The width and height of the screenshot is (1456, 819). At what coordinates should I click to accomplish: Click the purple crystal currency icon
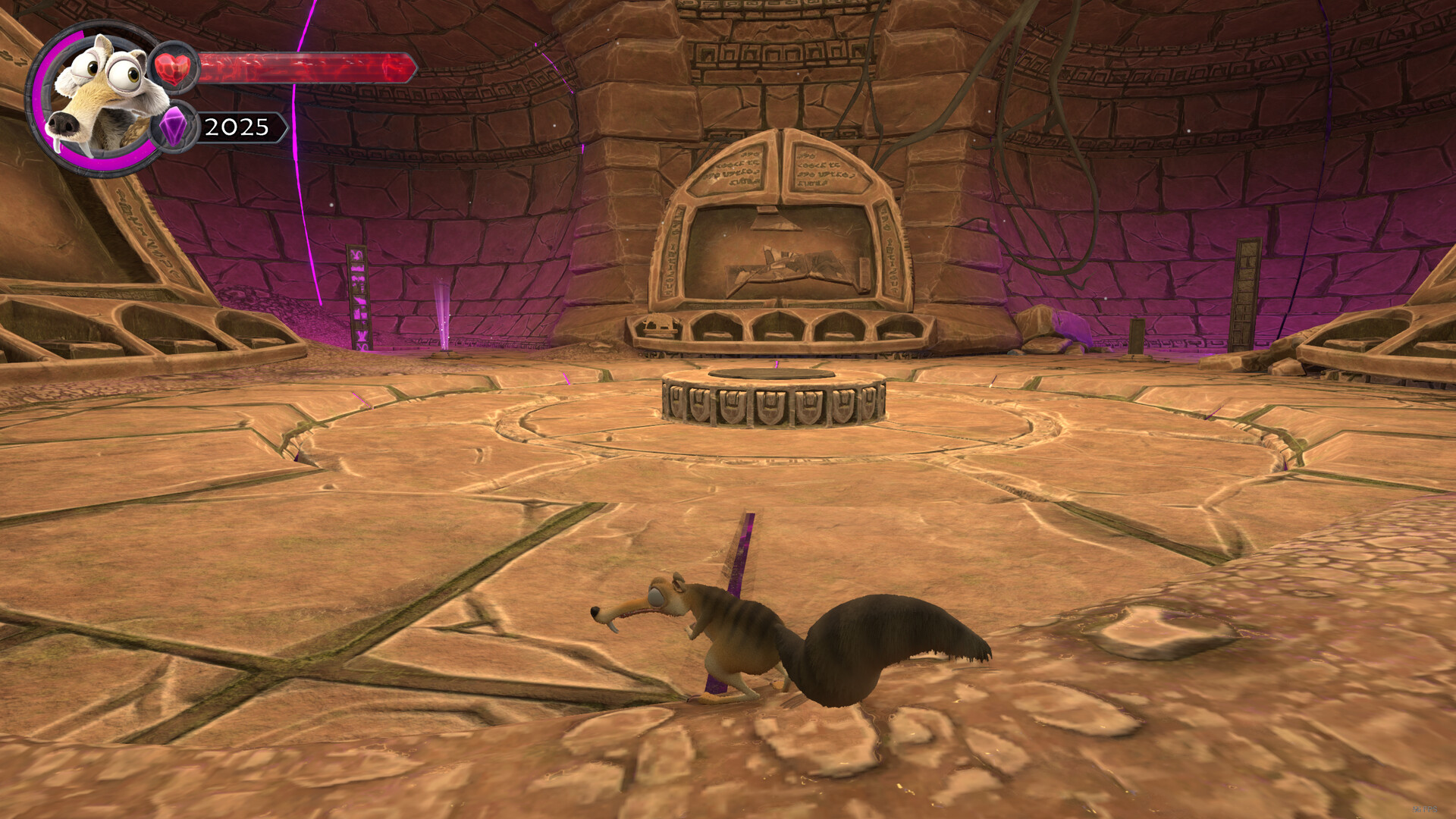pyautogui.click(x=174, y=127)
